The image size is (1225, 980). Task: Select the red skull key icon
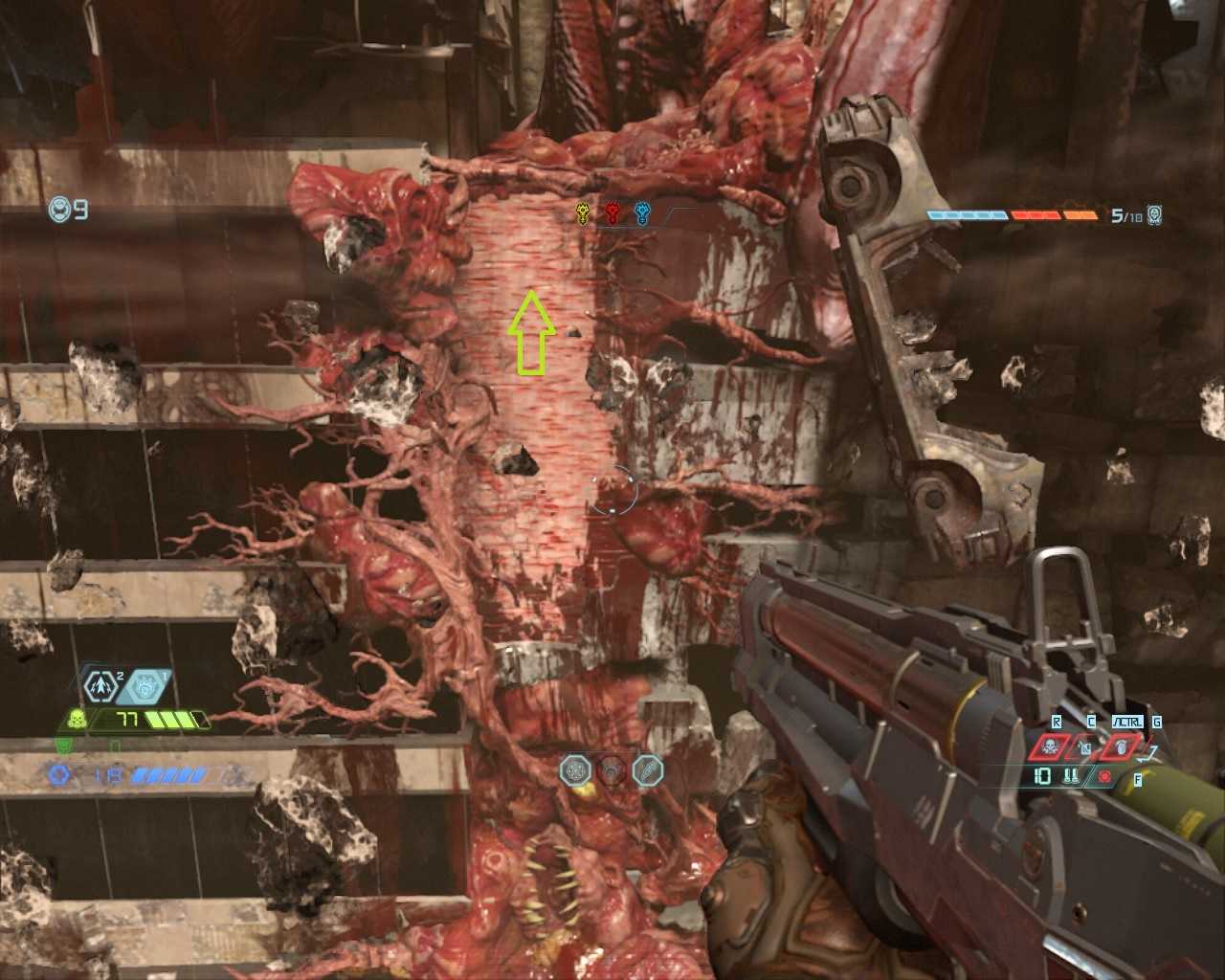click(612, 212)
